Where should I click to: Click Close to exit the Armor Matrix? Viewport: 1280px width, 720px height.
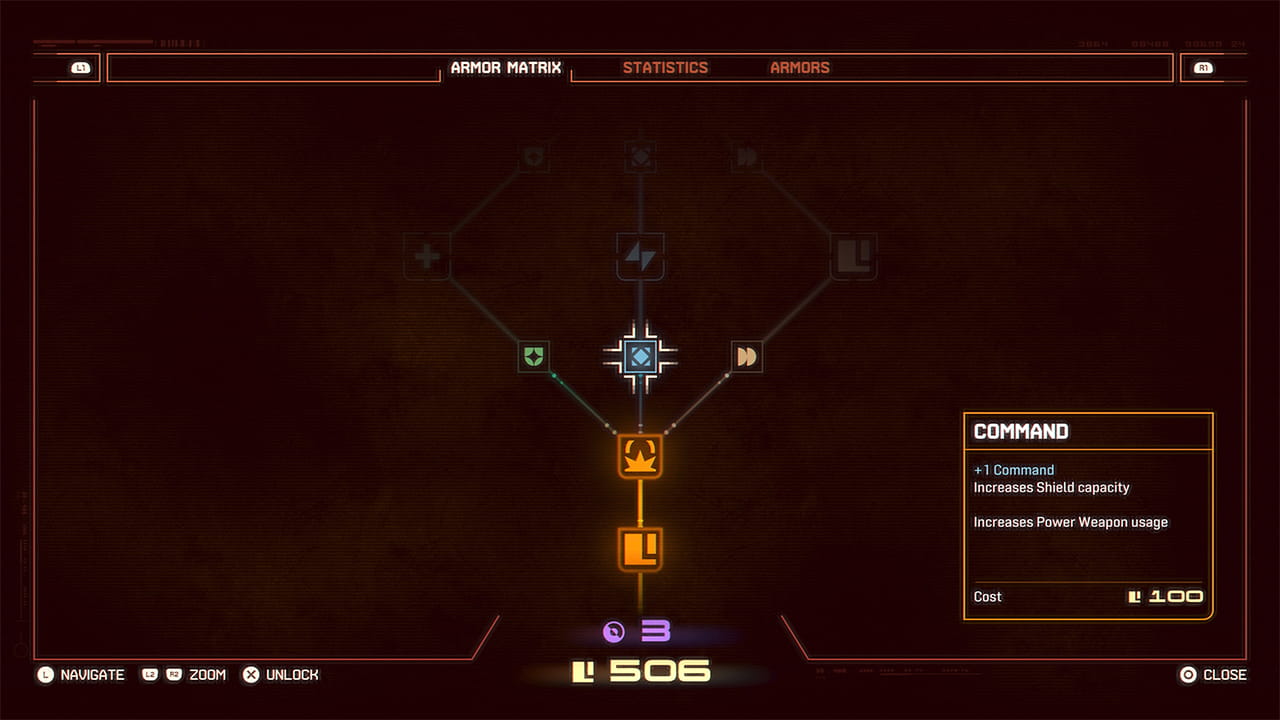point(1213,674)
